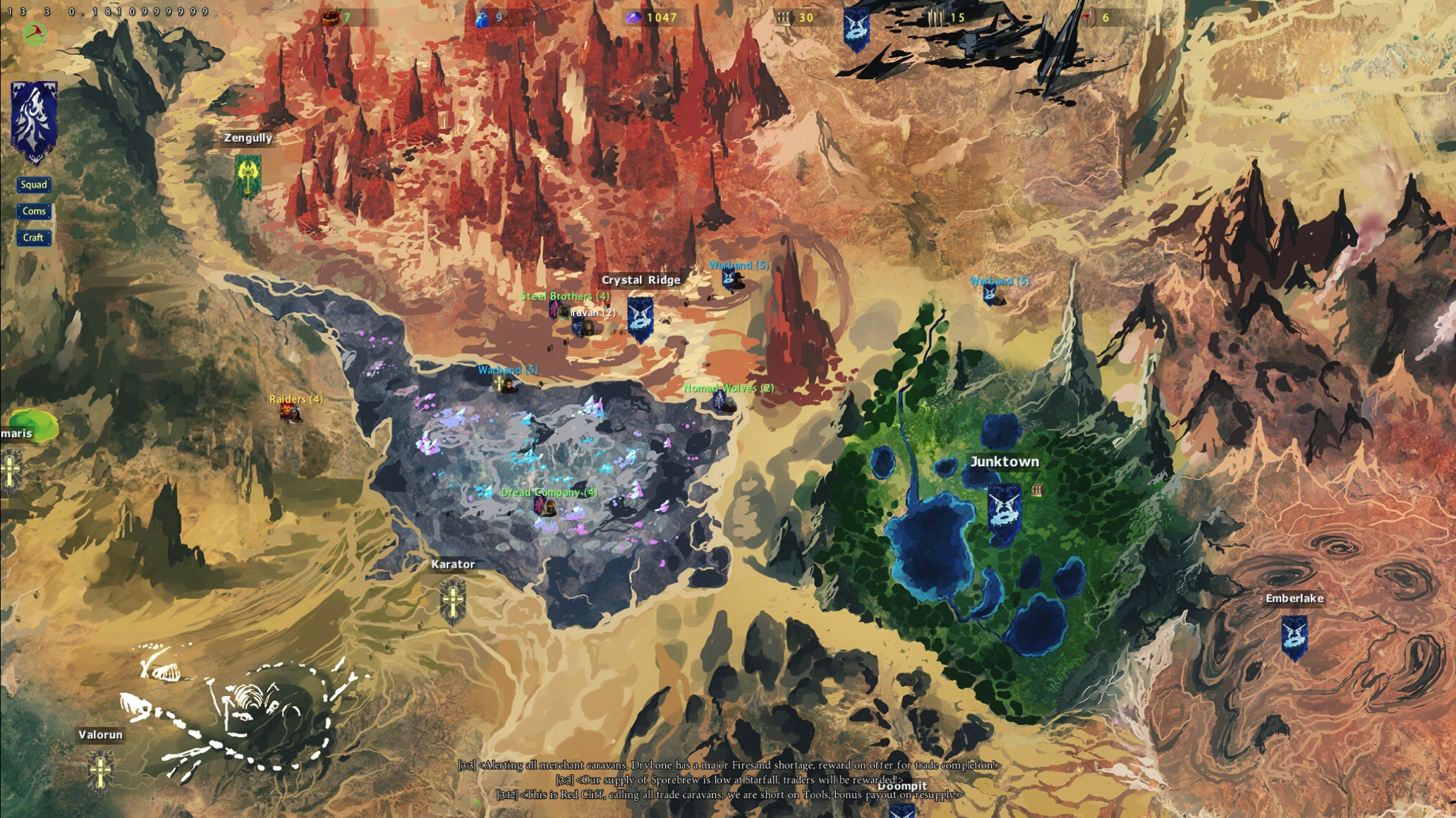1456x818 pixels.
Task: Open the Coms panel
Action: pyautogui.click(x=34, y=212)
